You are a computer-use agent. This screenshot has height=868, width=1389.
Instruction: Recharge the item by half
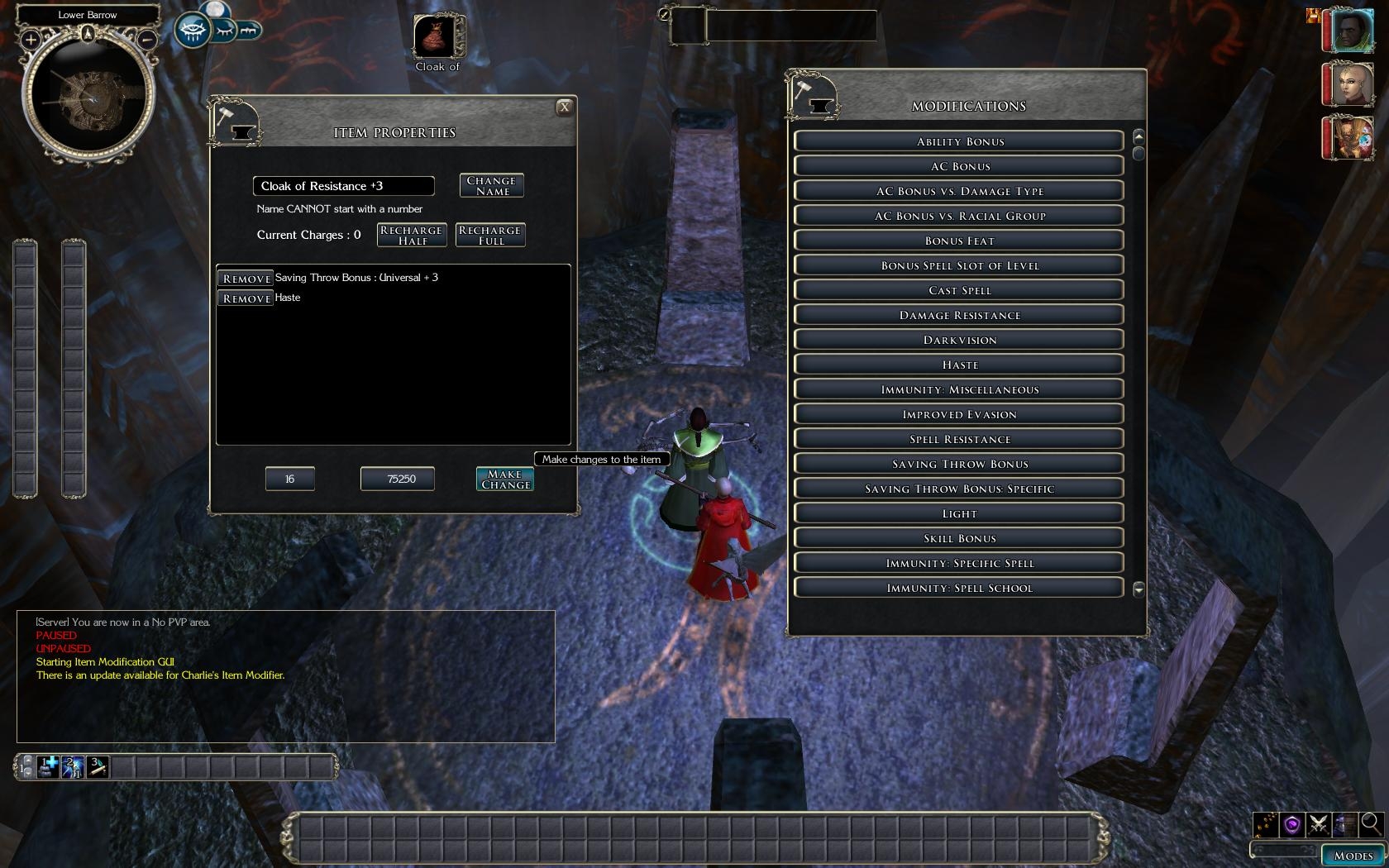tap(412, 235)
